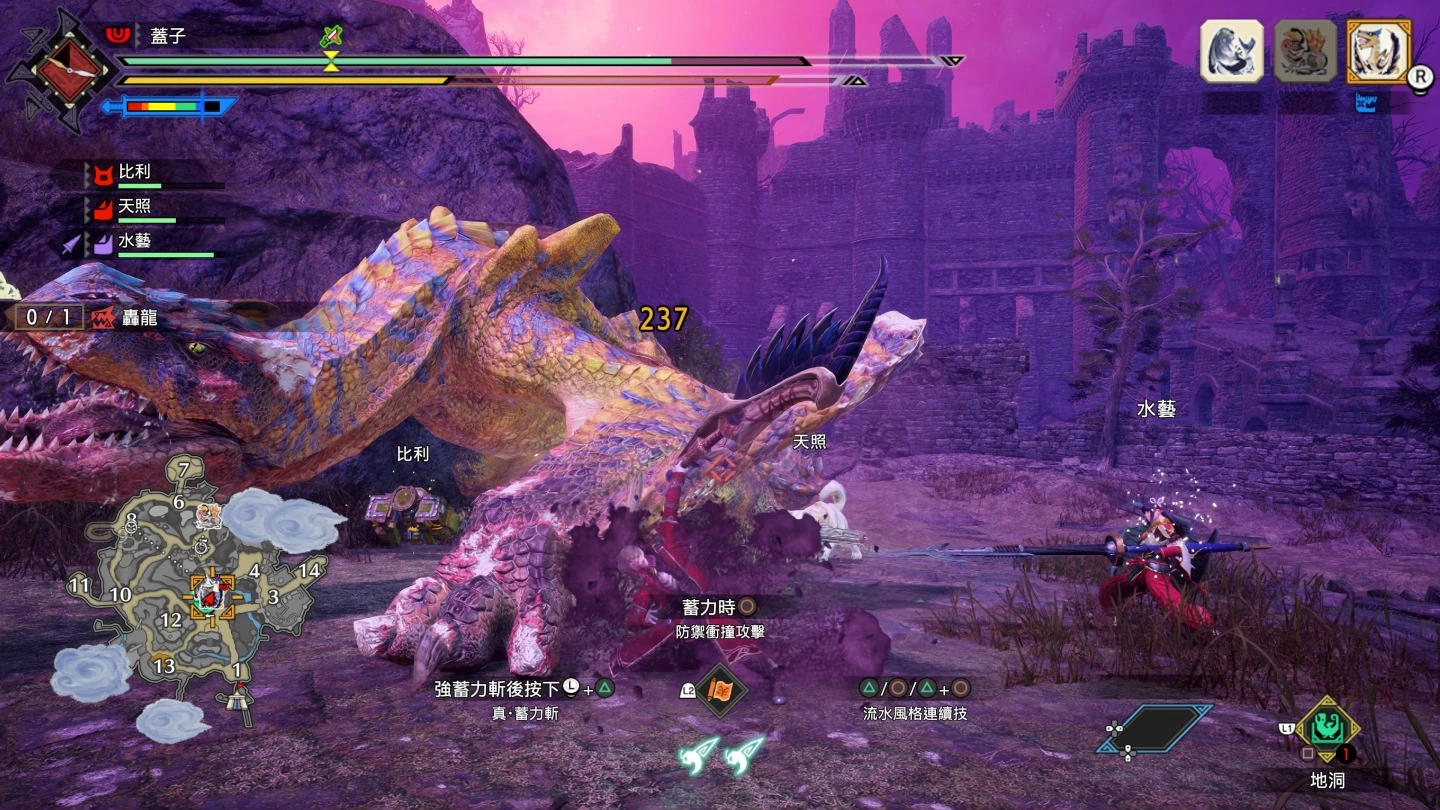Viewport: 1440px width, 810px height.
Task: Click party member 比利 in the list
Action: [135, 172]
